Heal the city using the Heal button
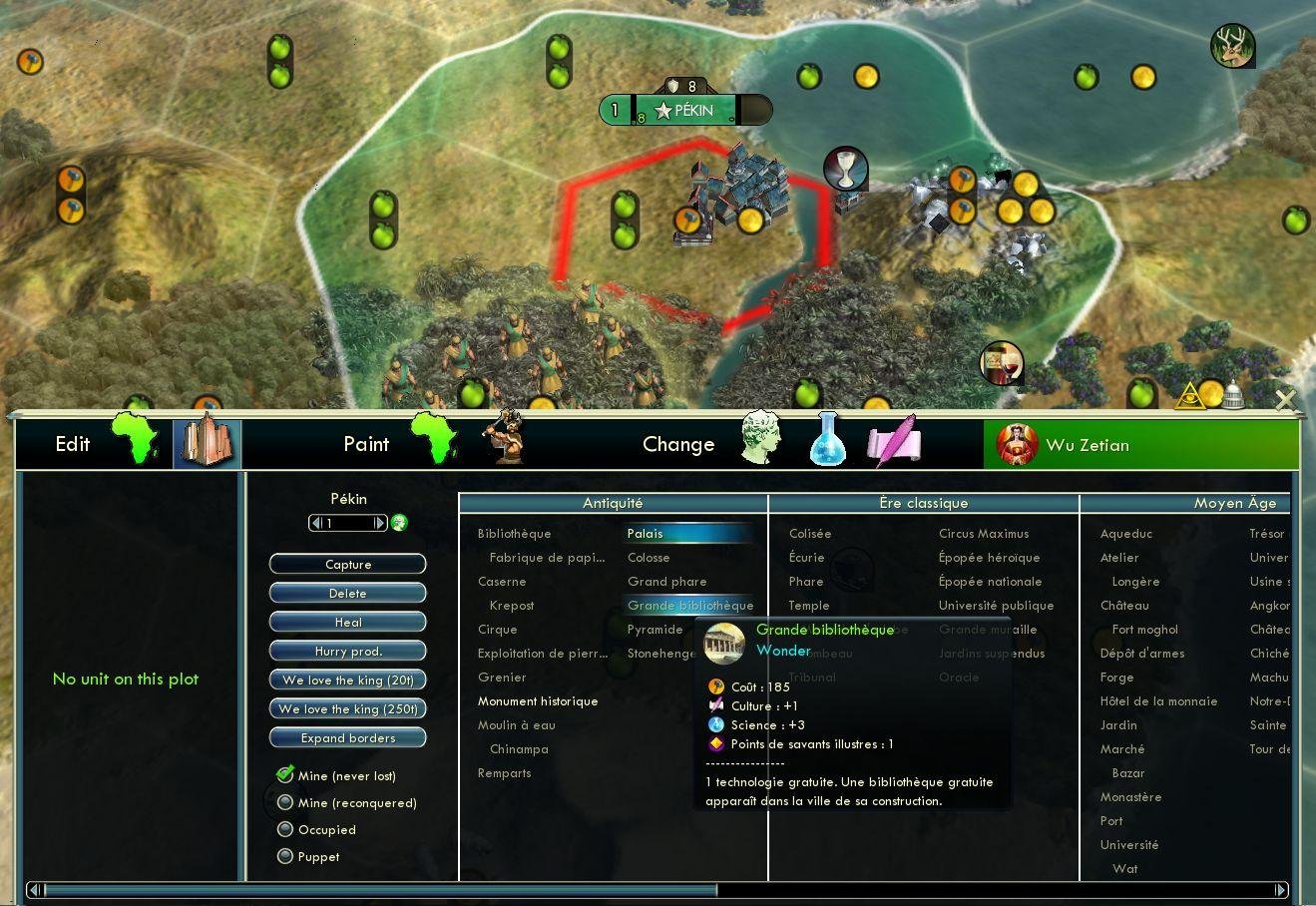Image resolution: width=1316 pixels, height=906 pixels. [347, 623]
